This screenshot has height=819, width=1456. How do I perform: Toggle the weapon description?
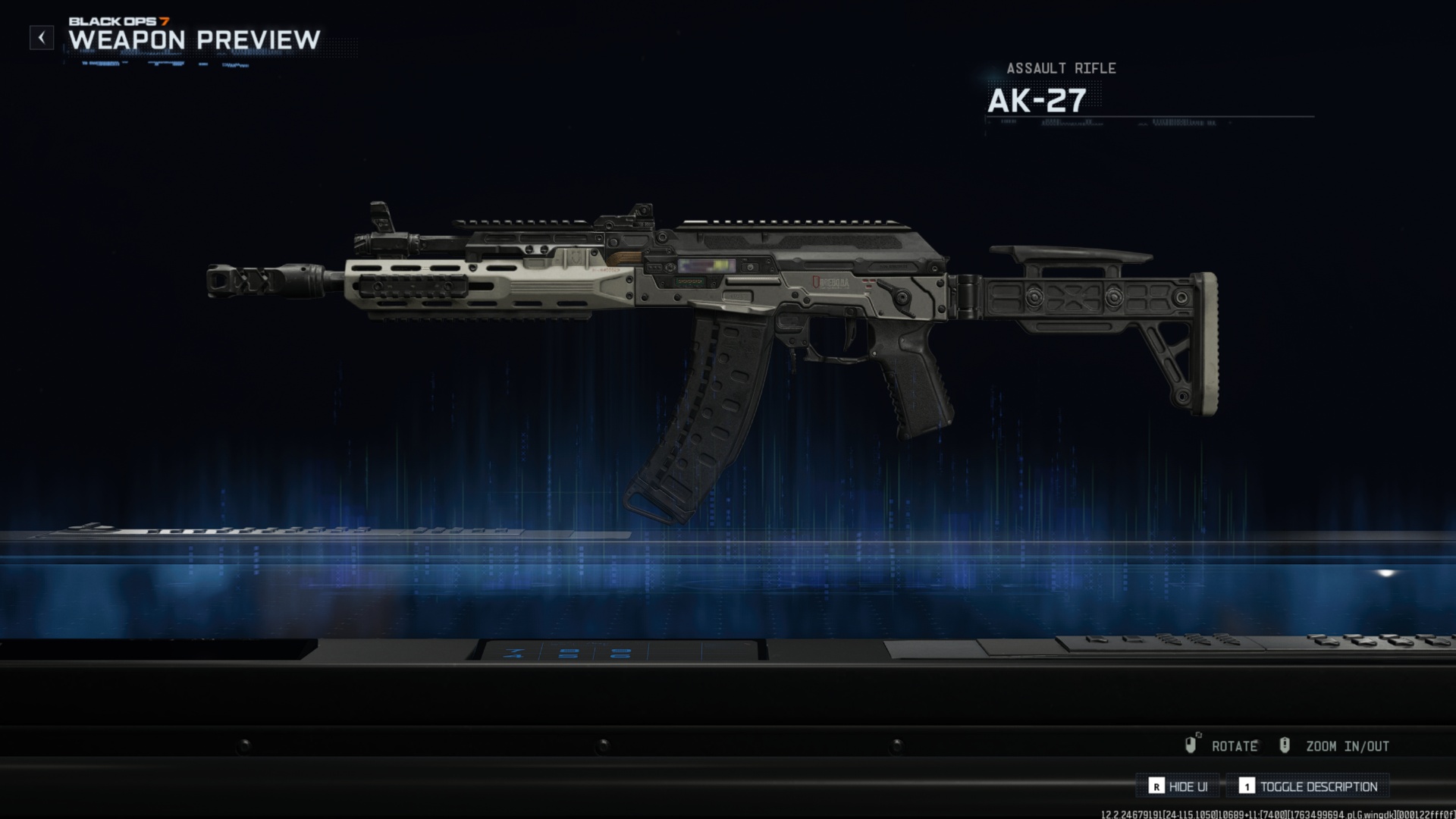click(1308, 786)
